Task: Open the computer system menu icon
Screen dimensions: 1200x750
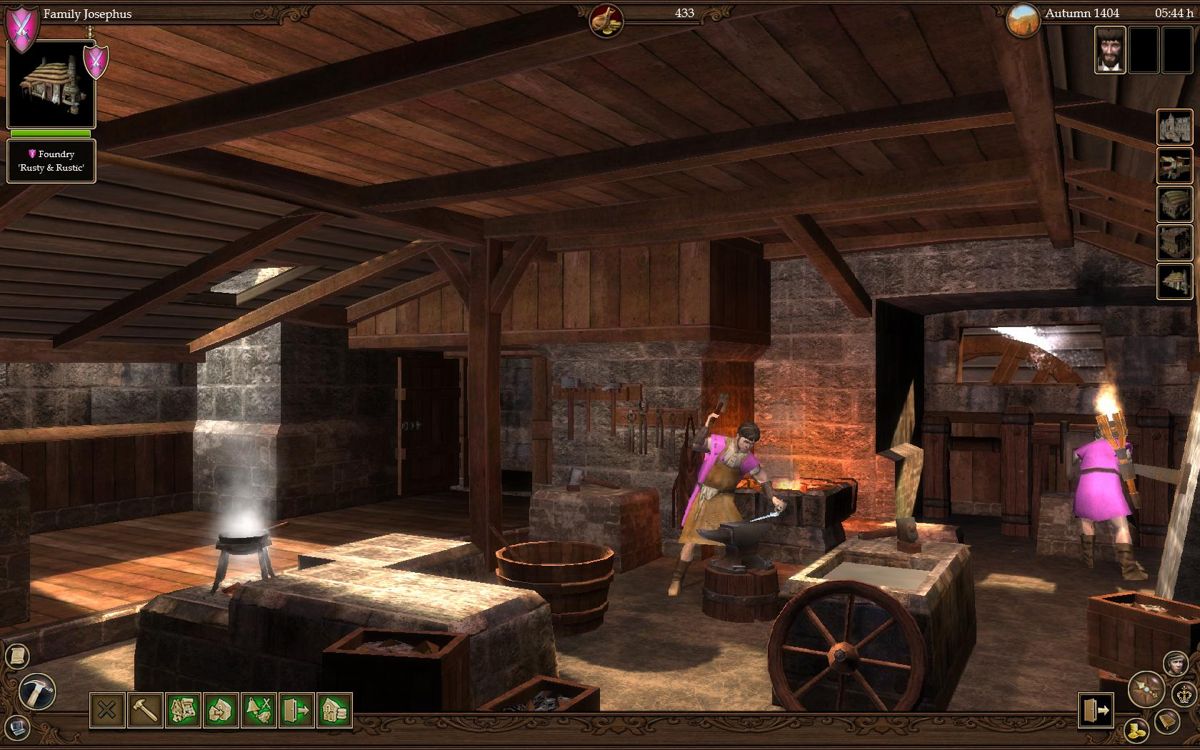Action: [15, 728]
